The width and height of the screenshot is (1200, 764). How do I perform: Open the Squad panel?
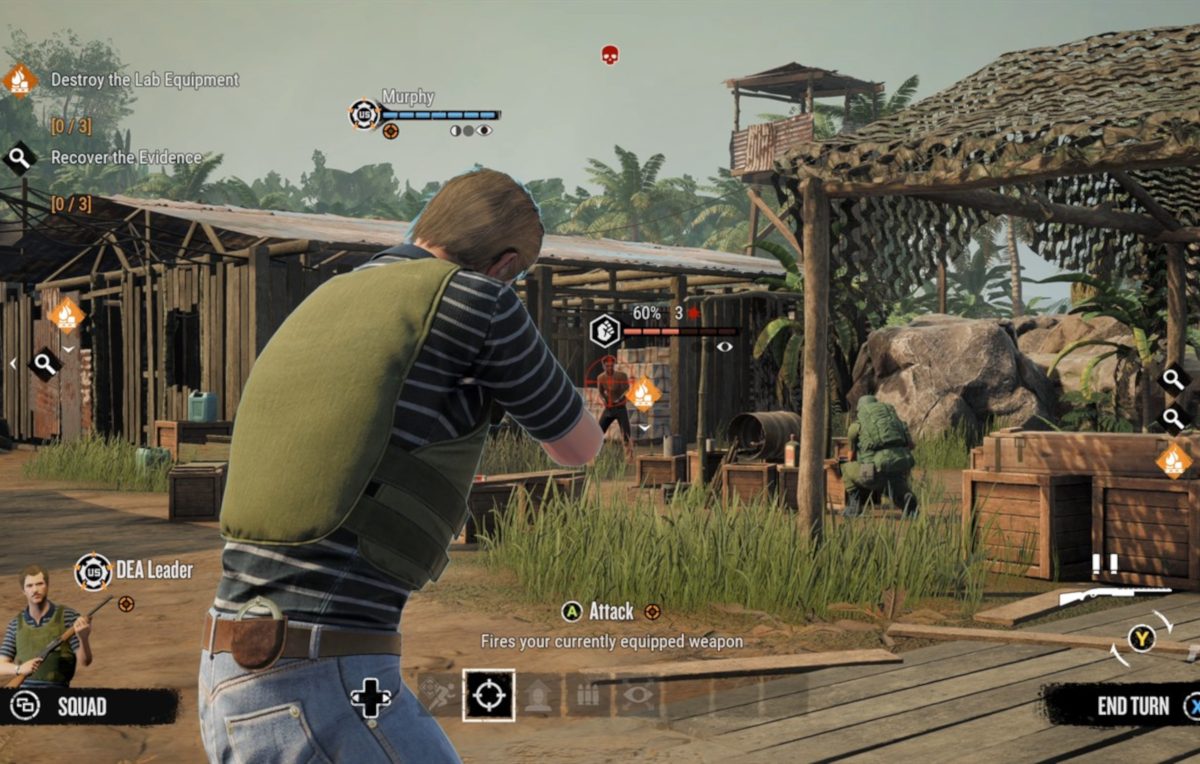click(x=82, y=707)
